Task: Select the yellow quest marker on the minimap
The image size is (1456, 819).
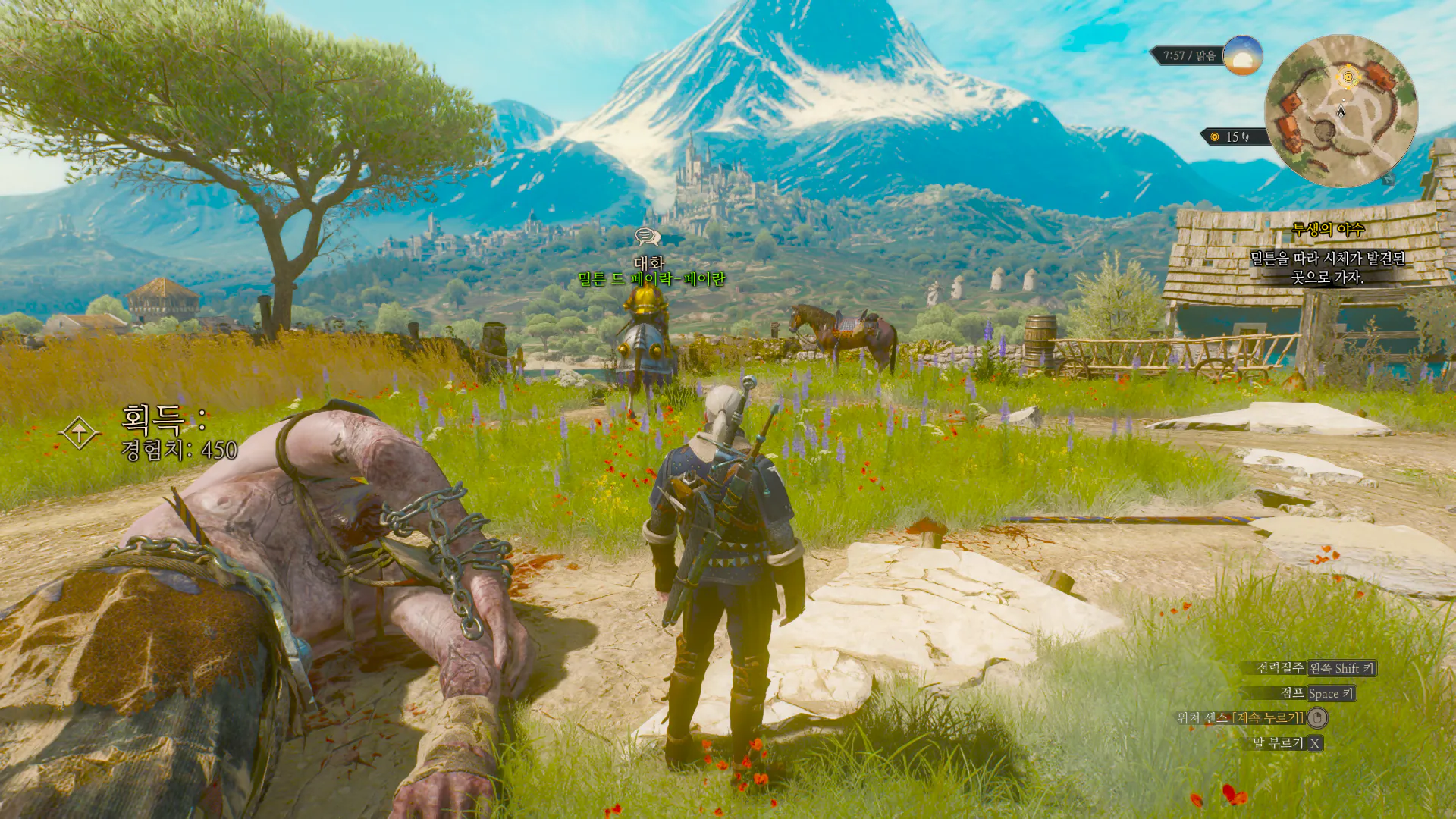Action: coord(1348,77)
